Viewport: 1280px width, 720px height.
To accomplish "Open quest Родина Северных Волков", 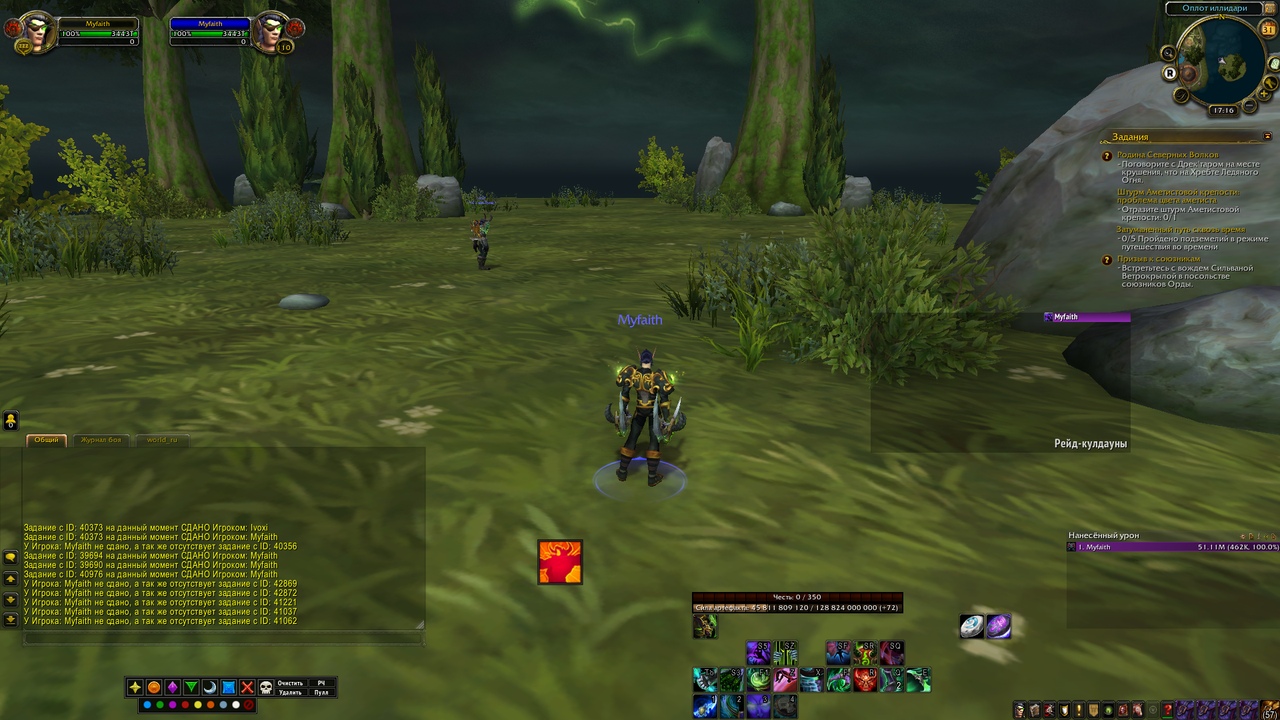I will pyautogui.click(x=1167, y=155).
